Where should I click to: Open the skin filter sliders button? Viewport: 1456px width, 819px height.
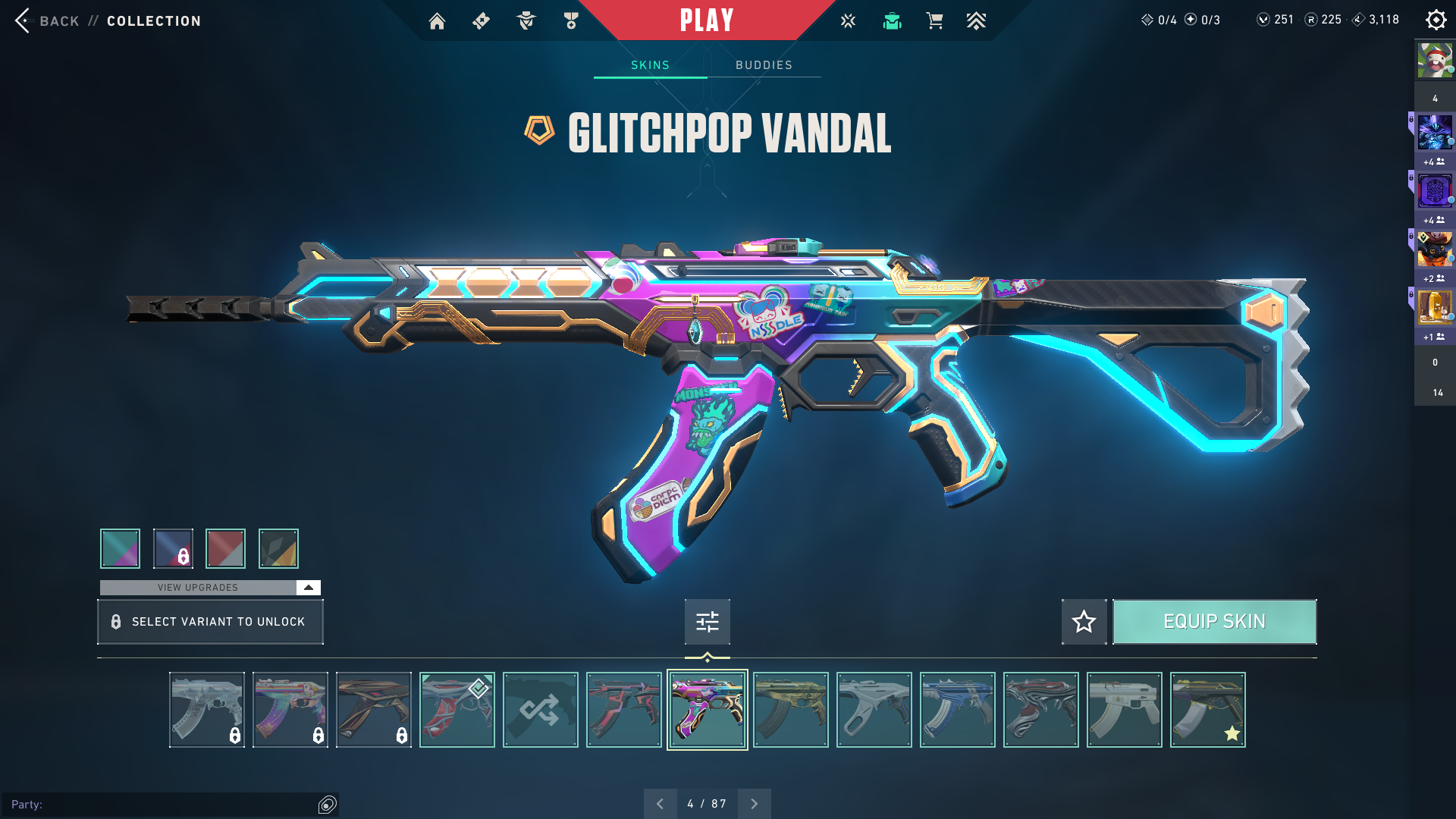(x=707, y=622)
